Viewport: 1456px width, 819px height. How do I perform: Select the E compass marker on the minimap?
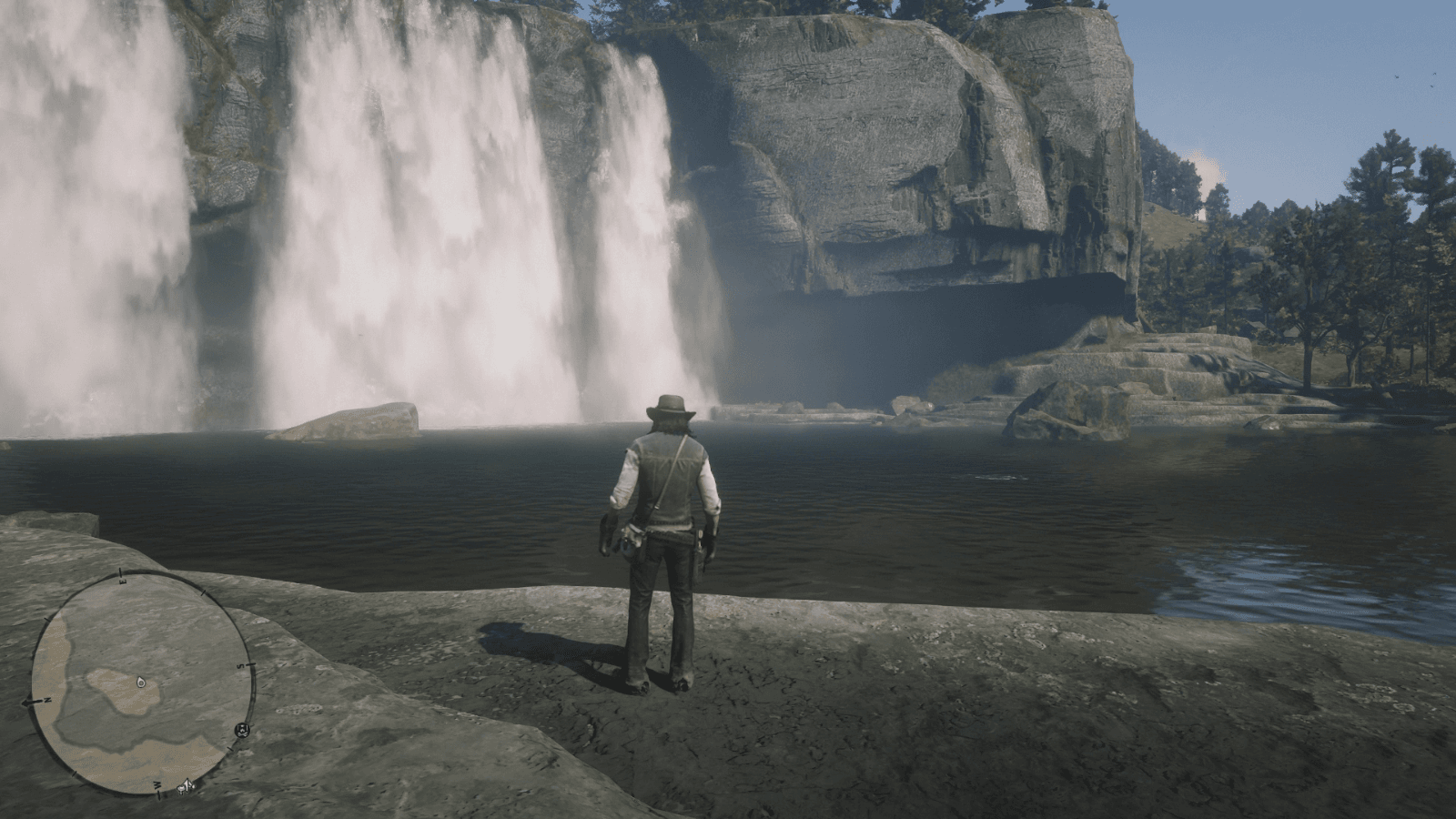pyautogui.click(x=123, y=581)
